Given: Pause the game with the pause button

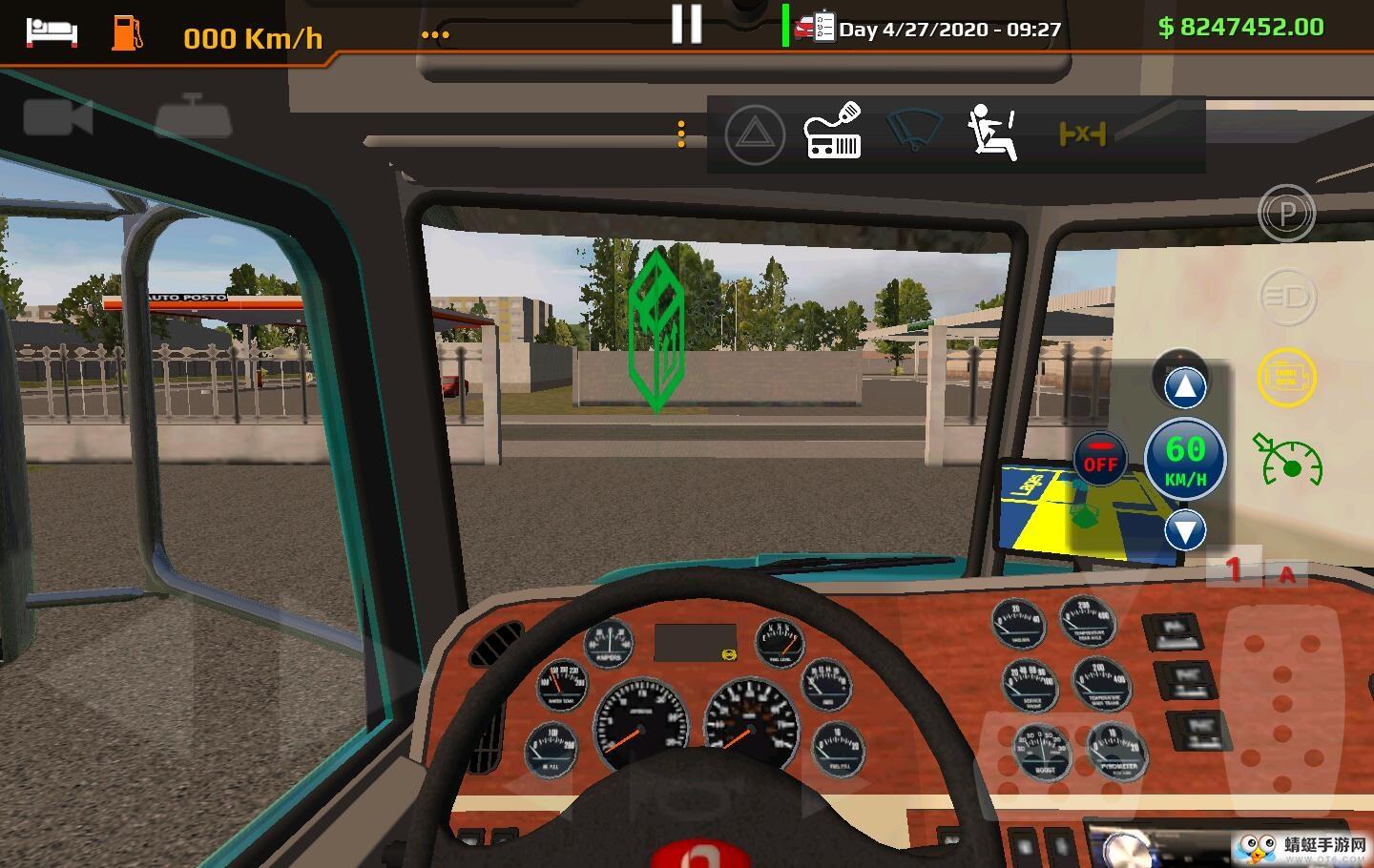Looking at the screenshot, I should click(x=686, y=25).
